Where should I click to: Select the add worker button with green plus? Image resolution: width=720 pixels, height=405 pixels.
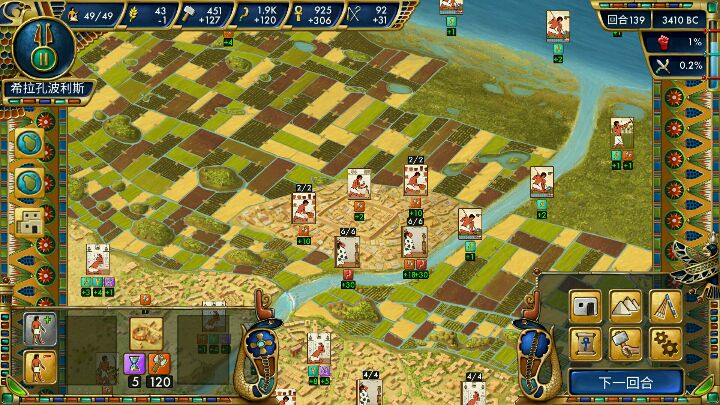tap(42, 328)
